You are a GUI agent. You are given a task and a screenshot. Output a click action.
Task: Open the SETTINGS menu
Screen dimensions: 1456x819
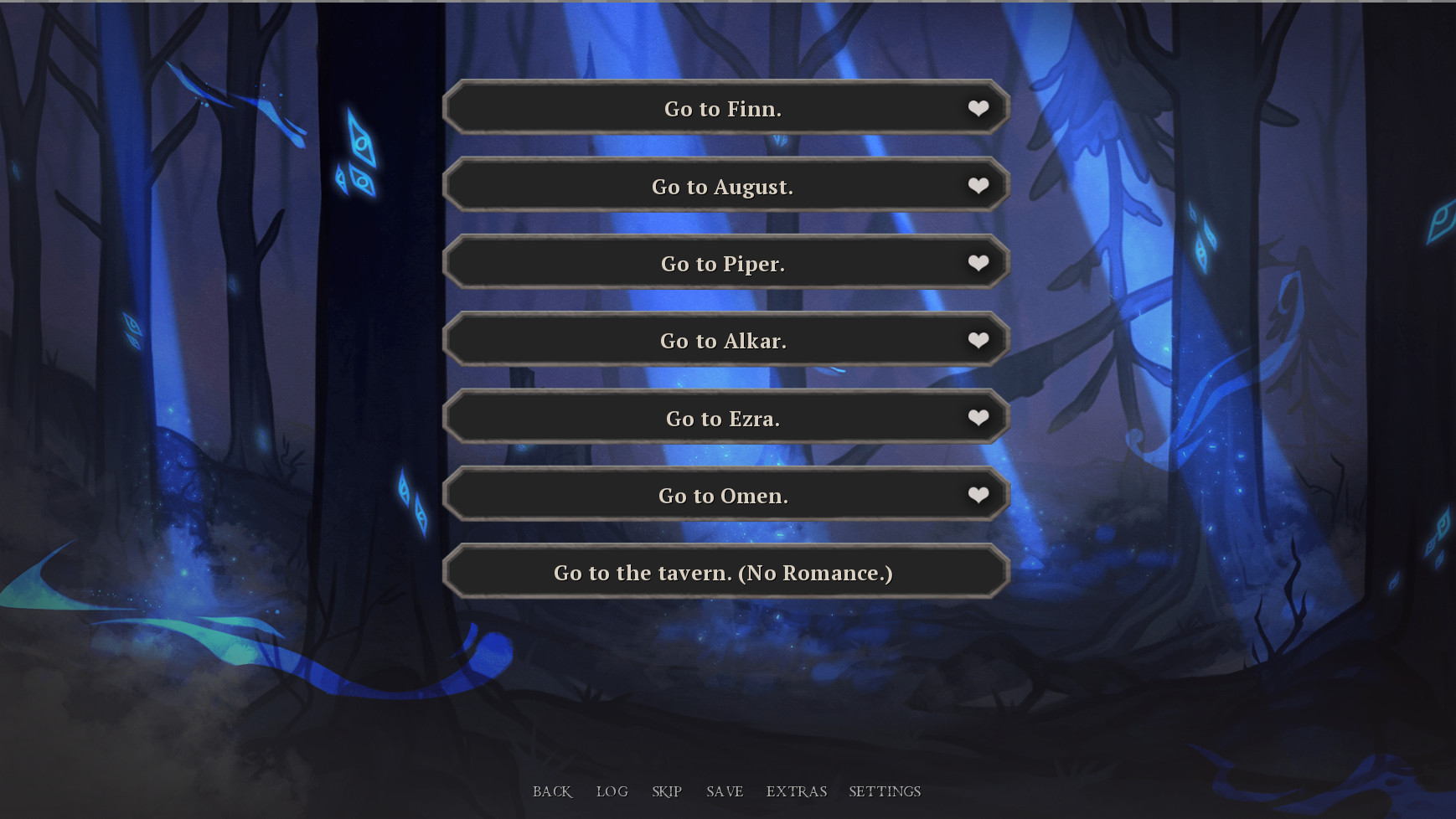[x=885, y=791]
